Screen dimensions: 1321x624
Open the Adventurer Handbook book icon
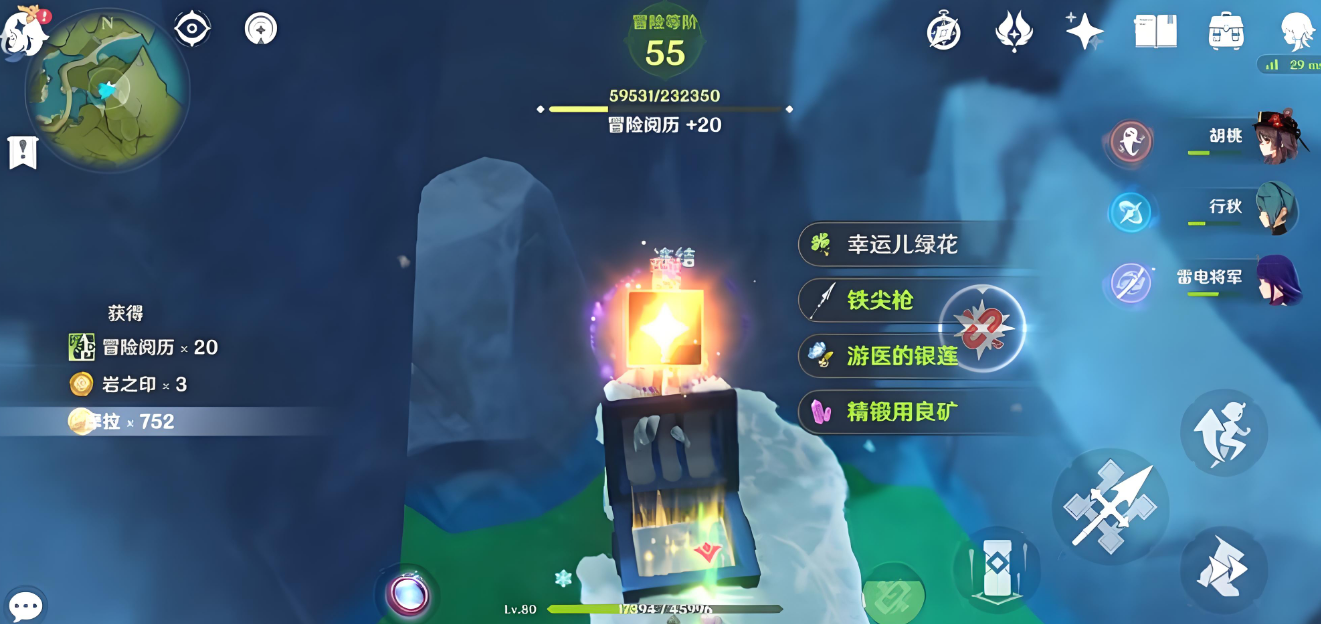tap(1155, 31)
